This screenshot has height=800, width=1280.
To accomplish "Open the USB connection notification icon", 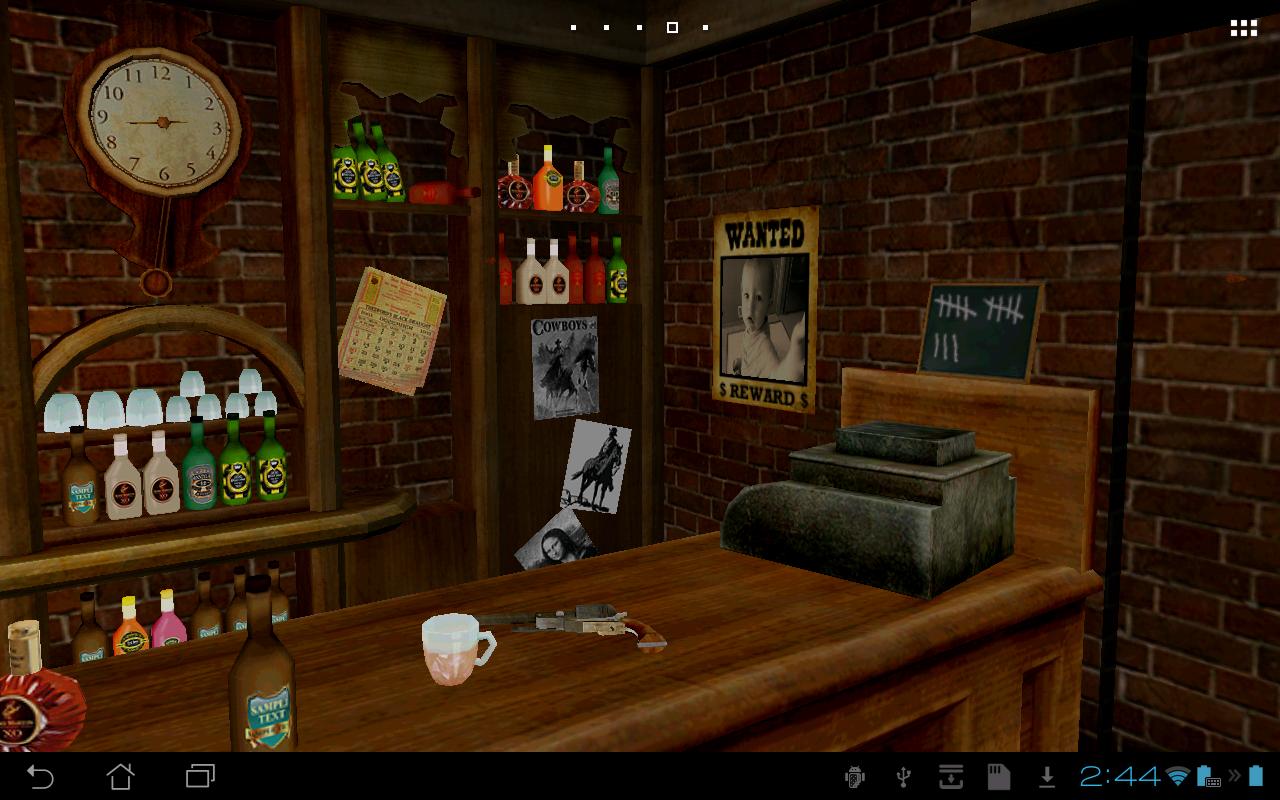I will coord(903,776).
